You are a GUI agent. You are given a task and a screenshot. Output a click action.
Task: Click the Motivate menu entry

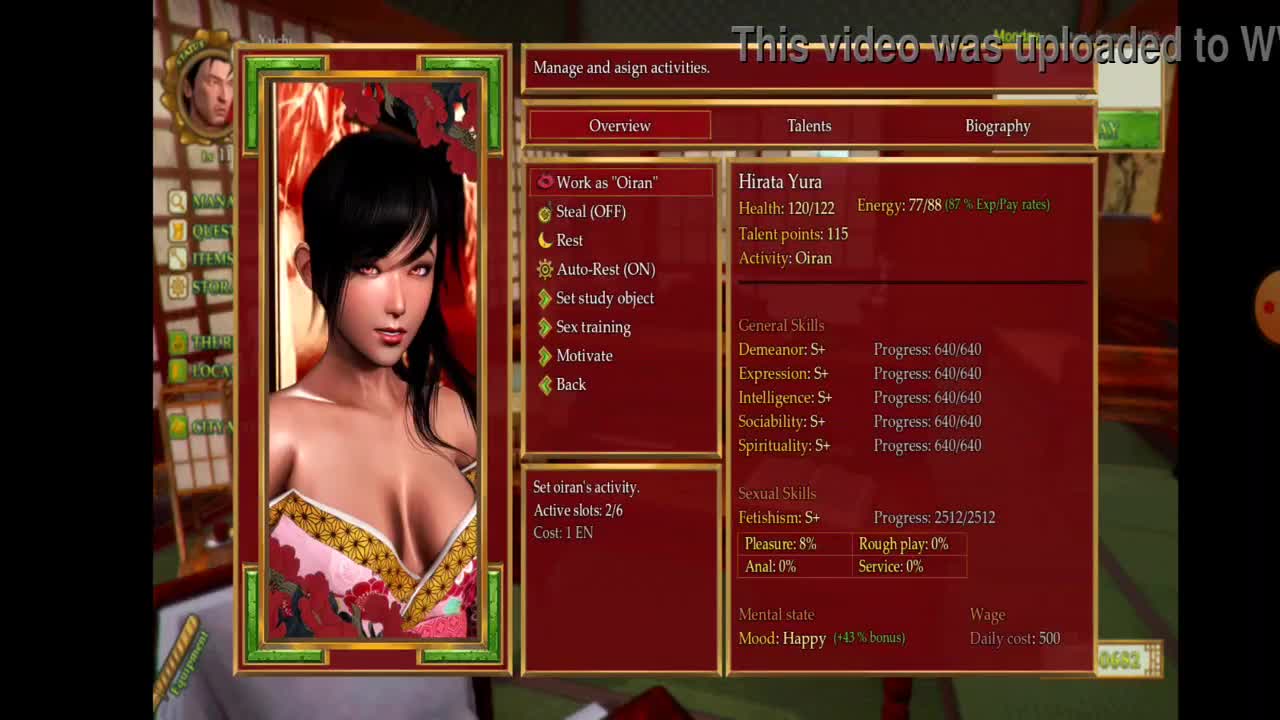tap(584, 356)
